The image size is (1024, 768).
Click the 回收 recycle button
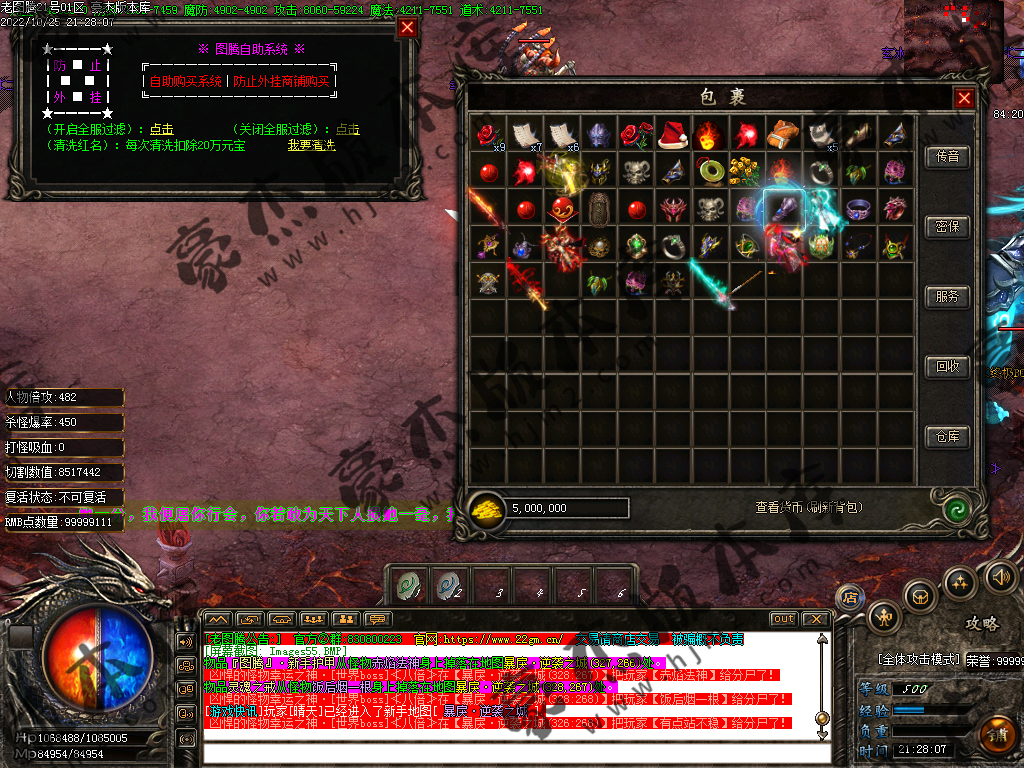pos(947,367)
